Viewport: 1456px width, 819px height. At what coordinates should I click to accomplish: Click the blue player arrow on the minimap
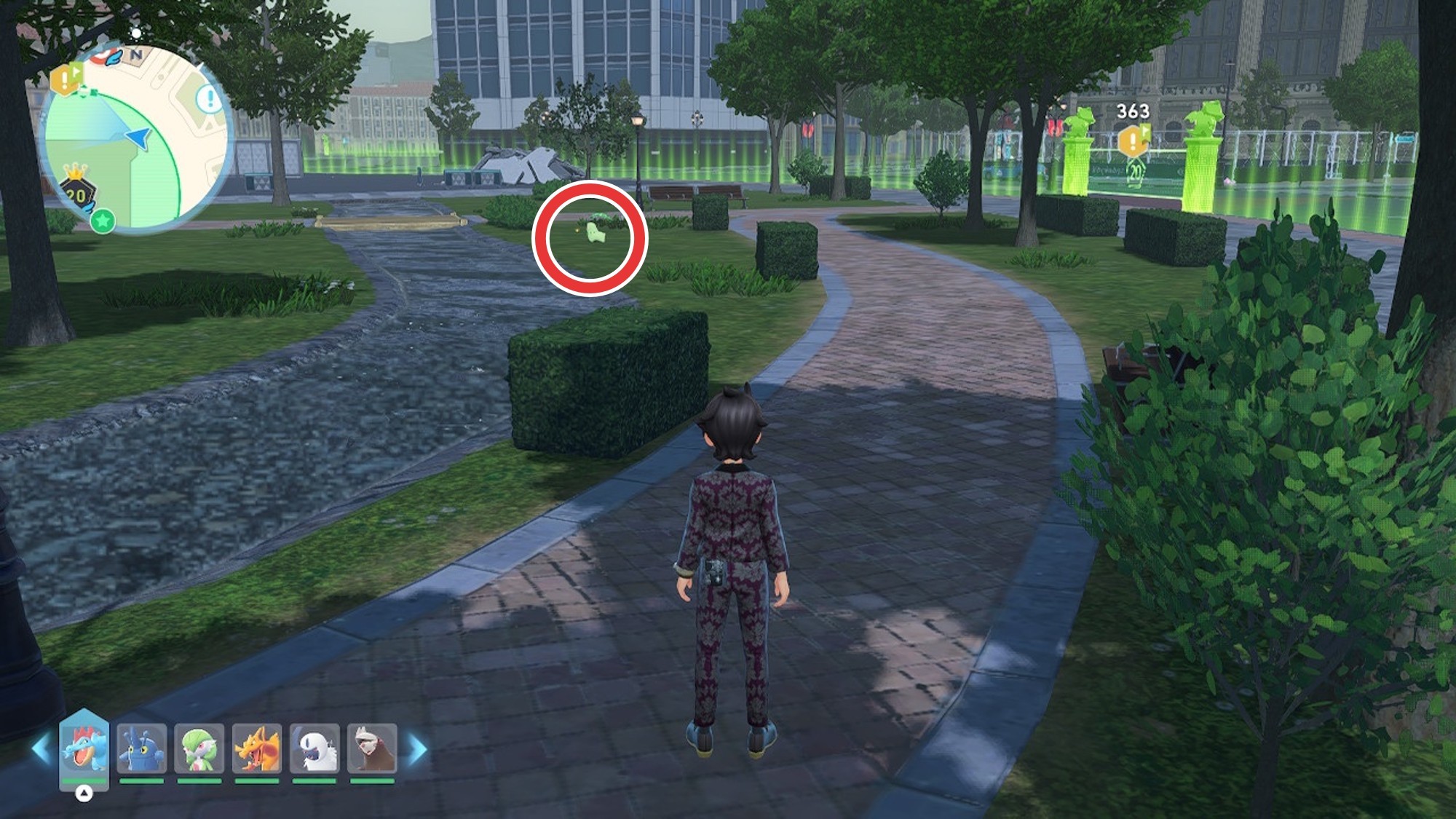[x=138, y=137]
